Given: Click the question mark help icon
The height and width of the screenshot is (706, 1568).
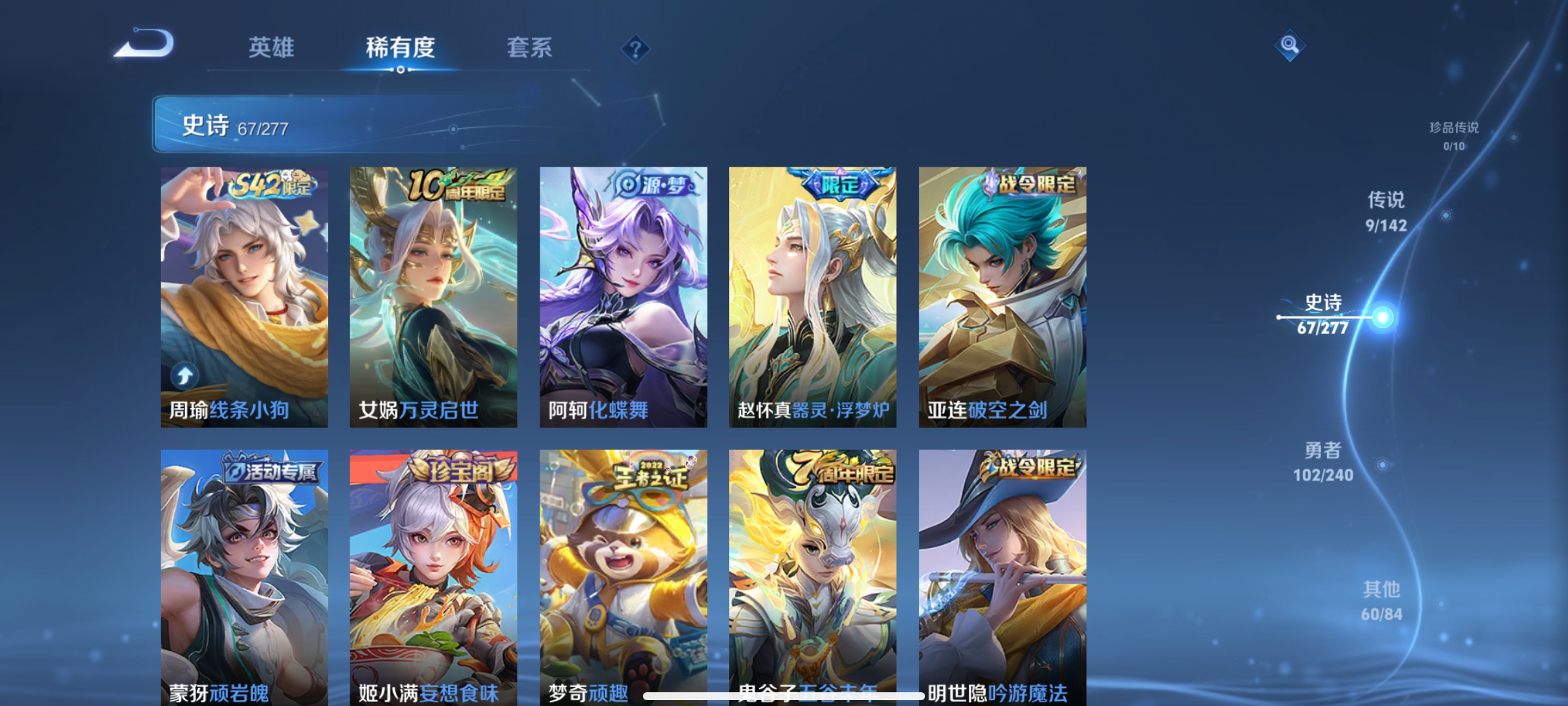Looking at the screenshot, I should (x=634, y=48).
